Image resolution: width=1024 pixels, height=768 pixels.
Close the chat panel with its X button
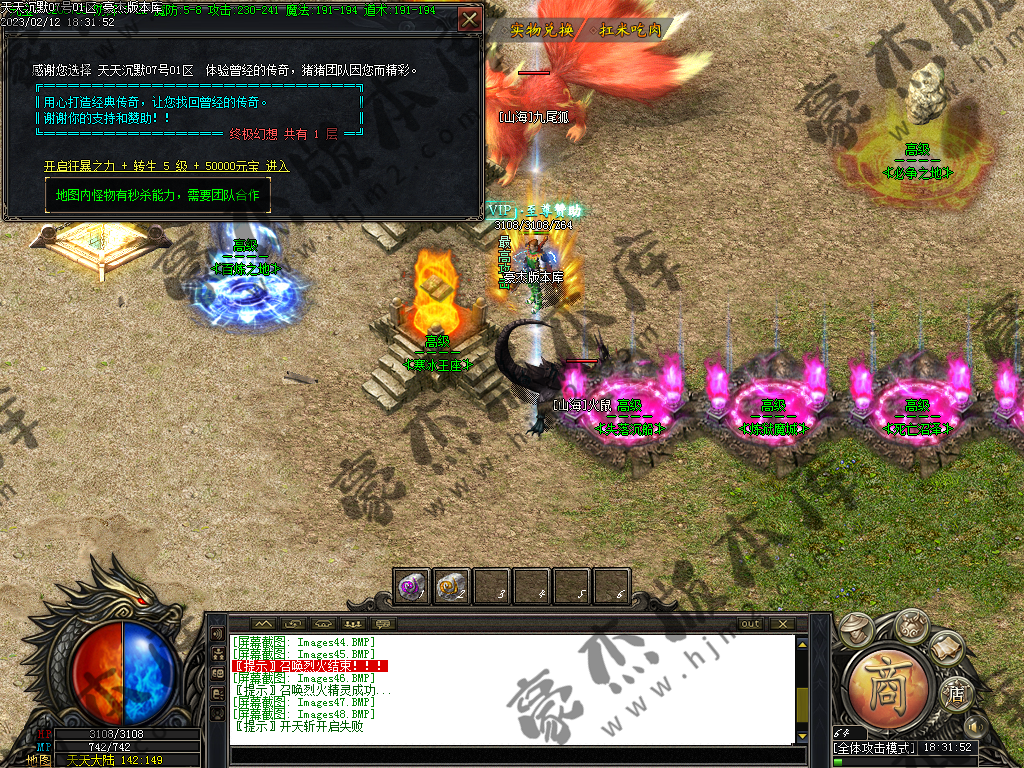coord(781,624)
